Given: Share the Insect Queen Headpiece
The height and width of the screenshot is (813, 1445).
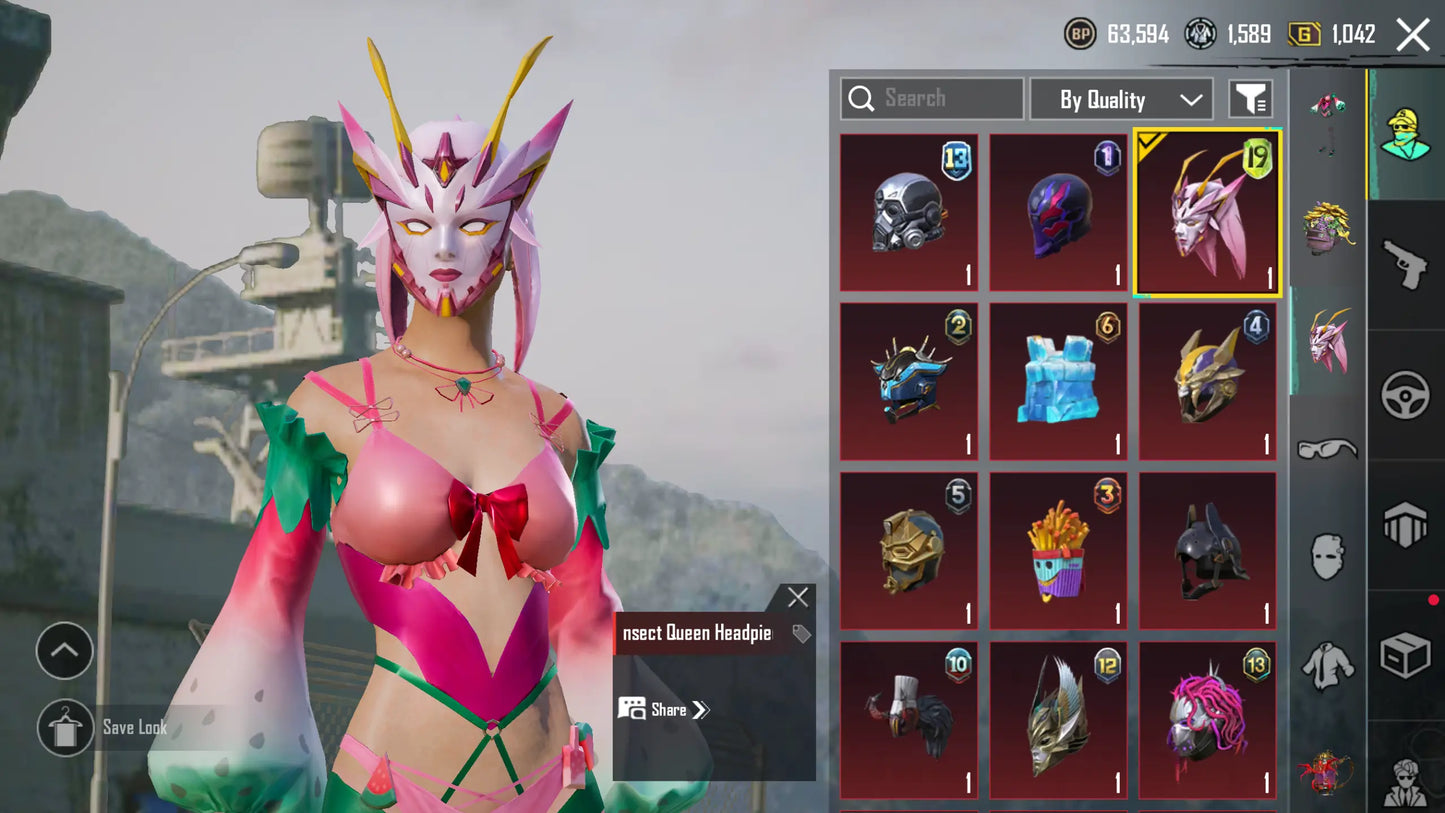Looking at the screenshot, I should tap(665, 709).
